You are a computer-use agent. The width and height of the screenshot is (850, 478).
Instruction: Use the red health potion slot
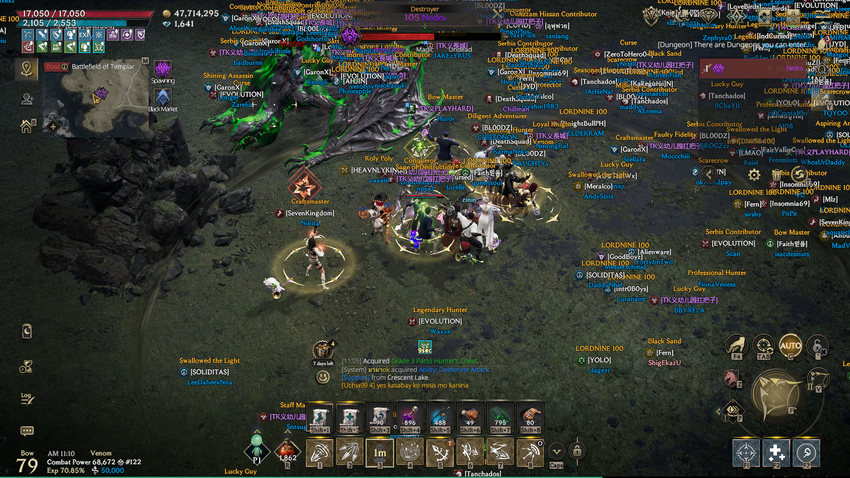(x=287, y=452)
